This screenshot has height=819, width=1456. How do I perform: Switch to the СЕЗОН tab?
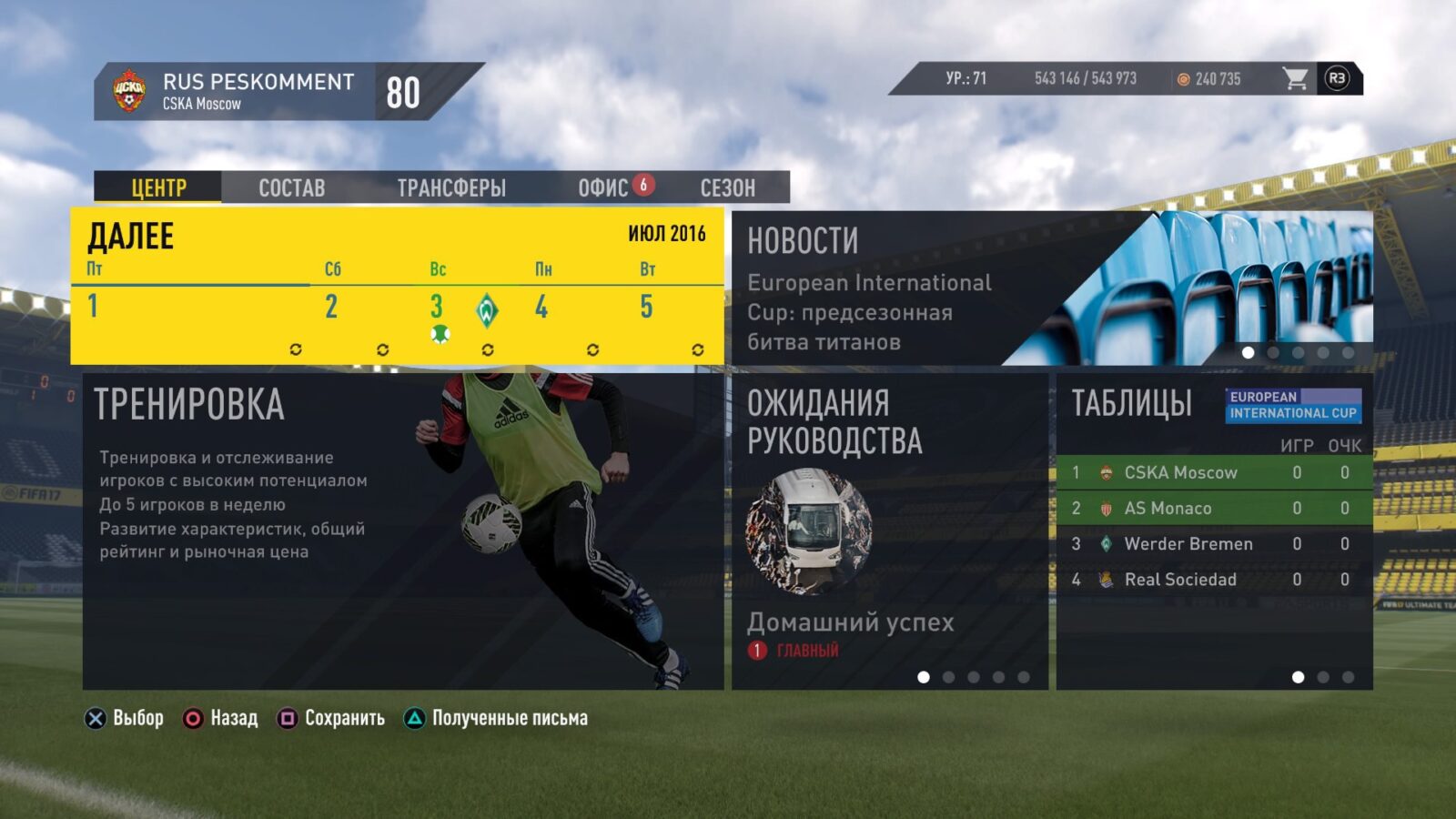coord(727,188)
